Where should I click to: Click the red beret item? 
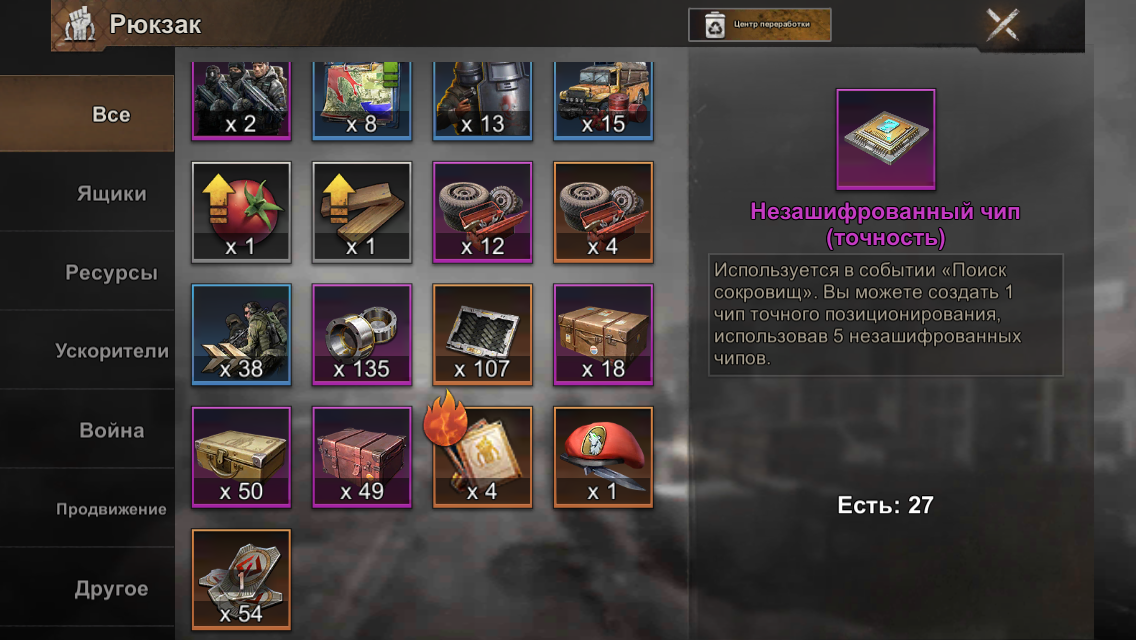coord(603,457)
